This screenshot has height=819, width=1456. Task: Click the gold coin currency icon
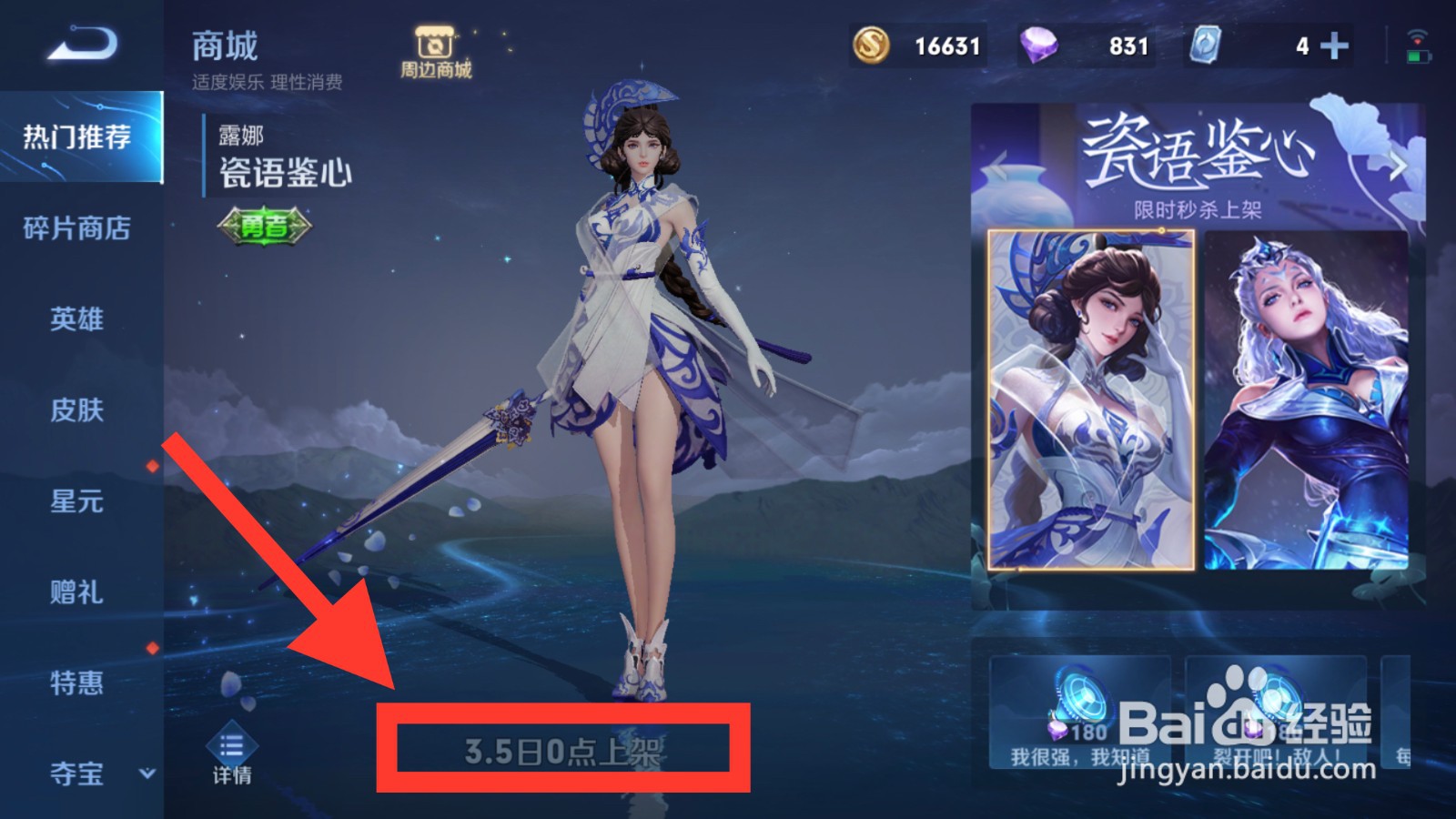(871, 44)
